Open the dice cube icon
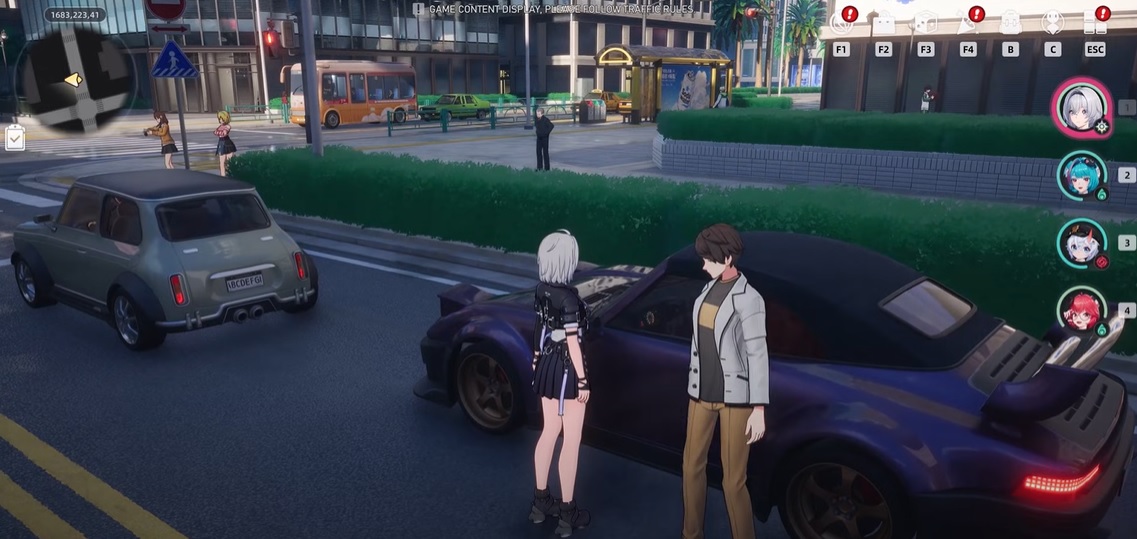Screen dimensions: 1137x539 (926, 23)
